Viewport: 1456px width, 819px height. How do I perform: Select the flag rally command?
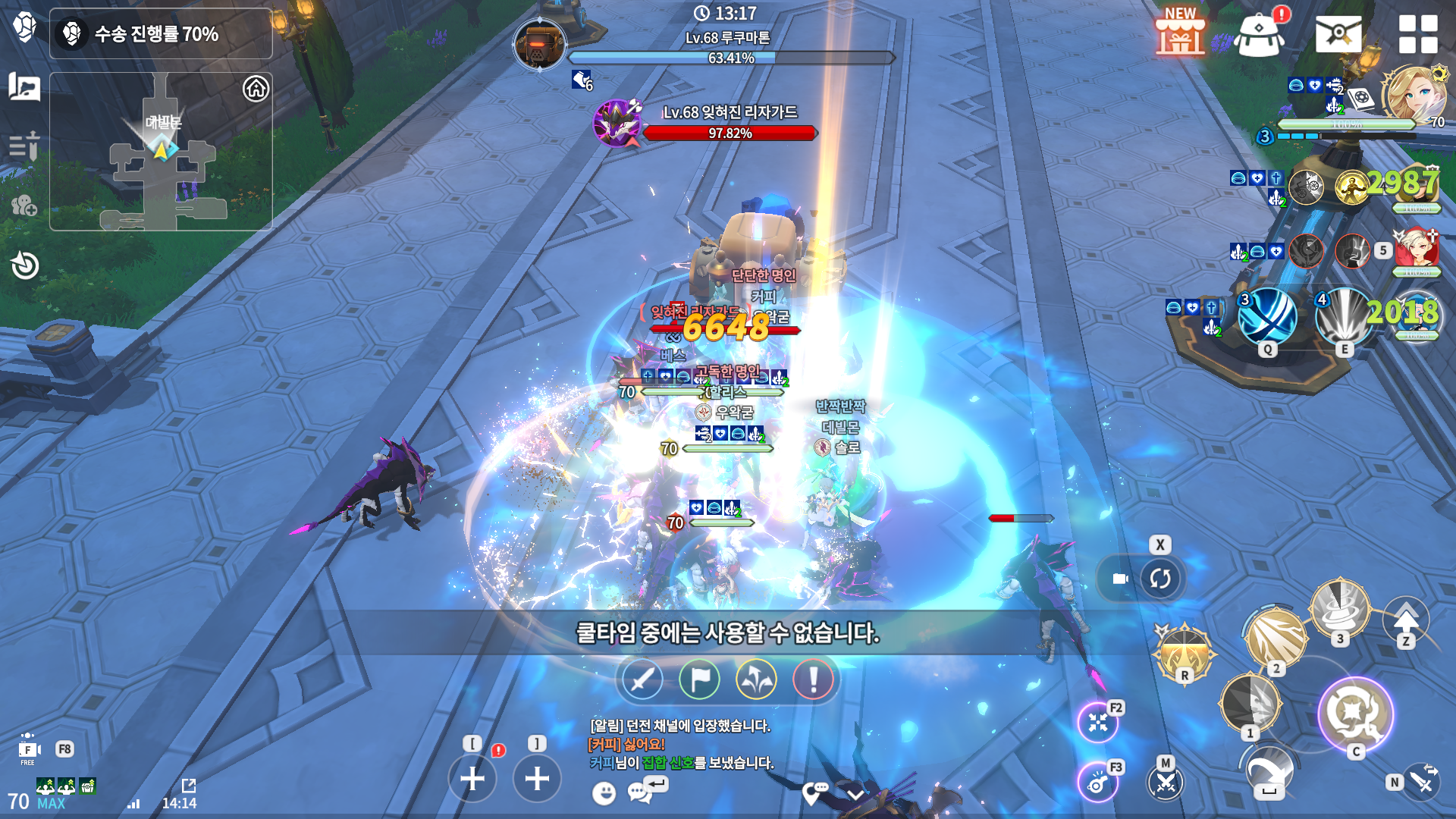click(x=699, y=679)
